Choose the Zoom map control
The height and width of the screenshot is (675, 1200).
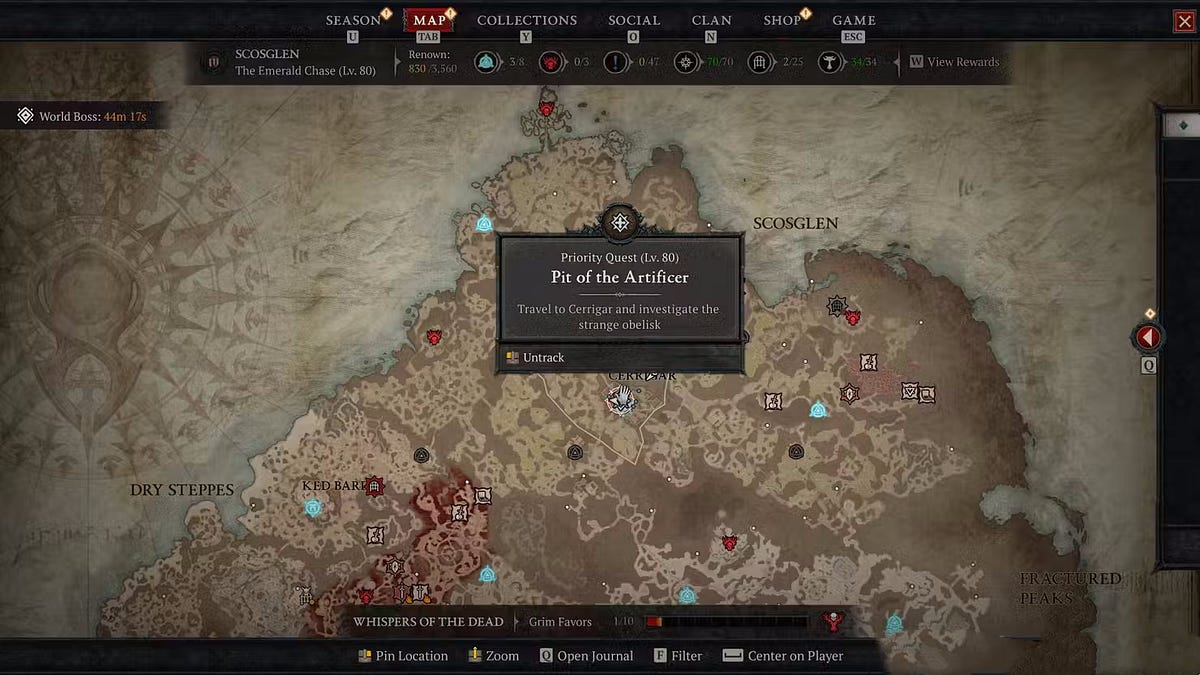pos(493,656)
